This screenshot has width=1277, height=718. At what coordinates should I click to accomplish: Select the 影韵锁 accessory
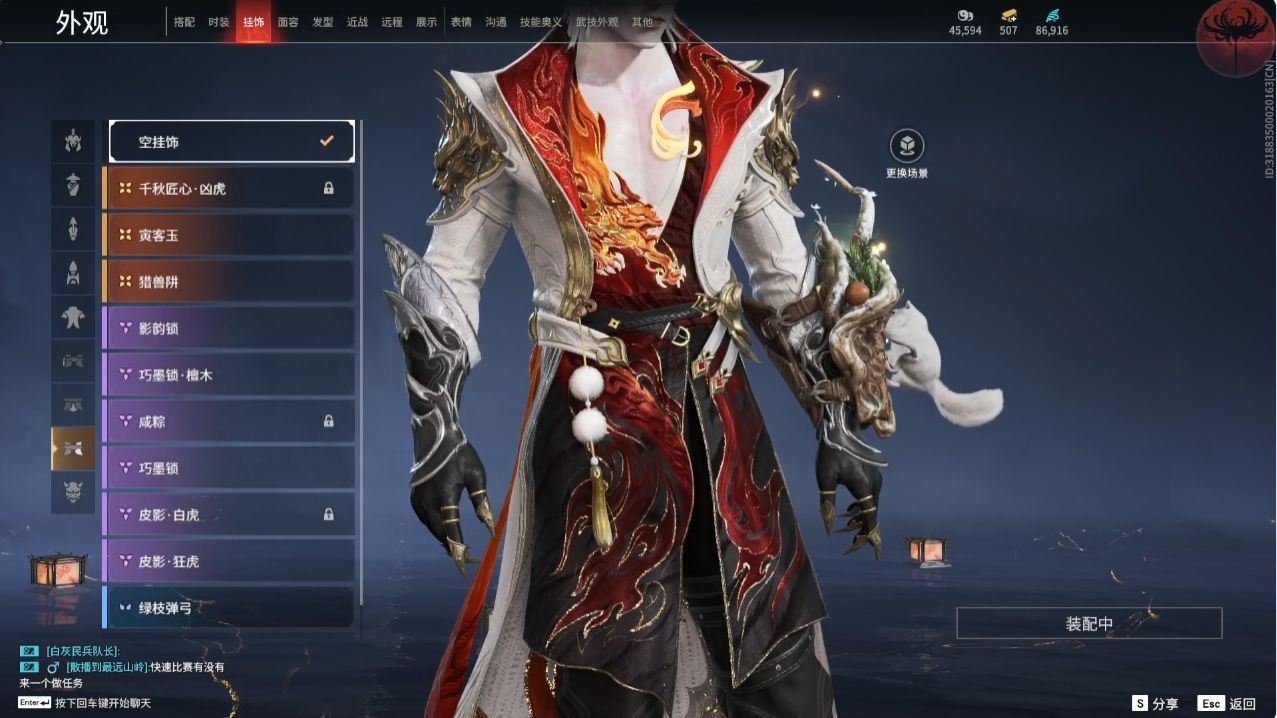click(229, 328)
